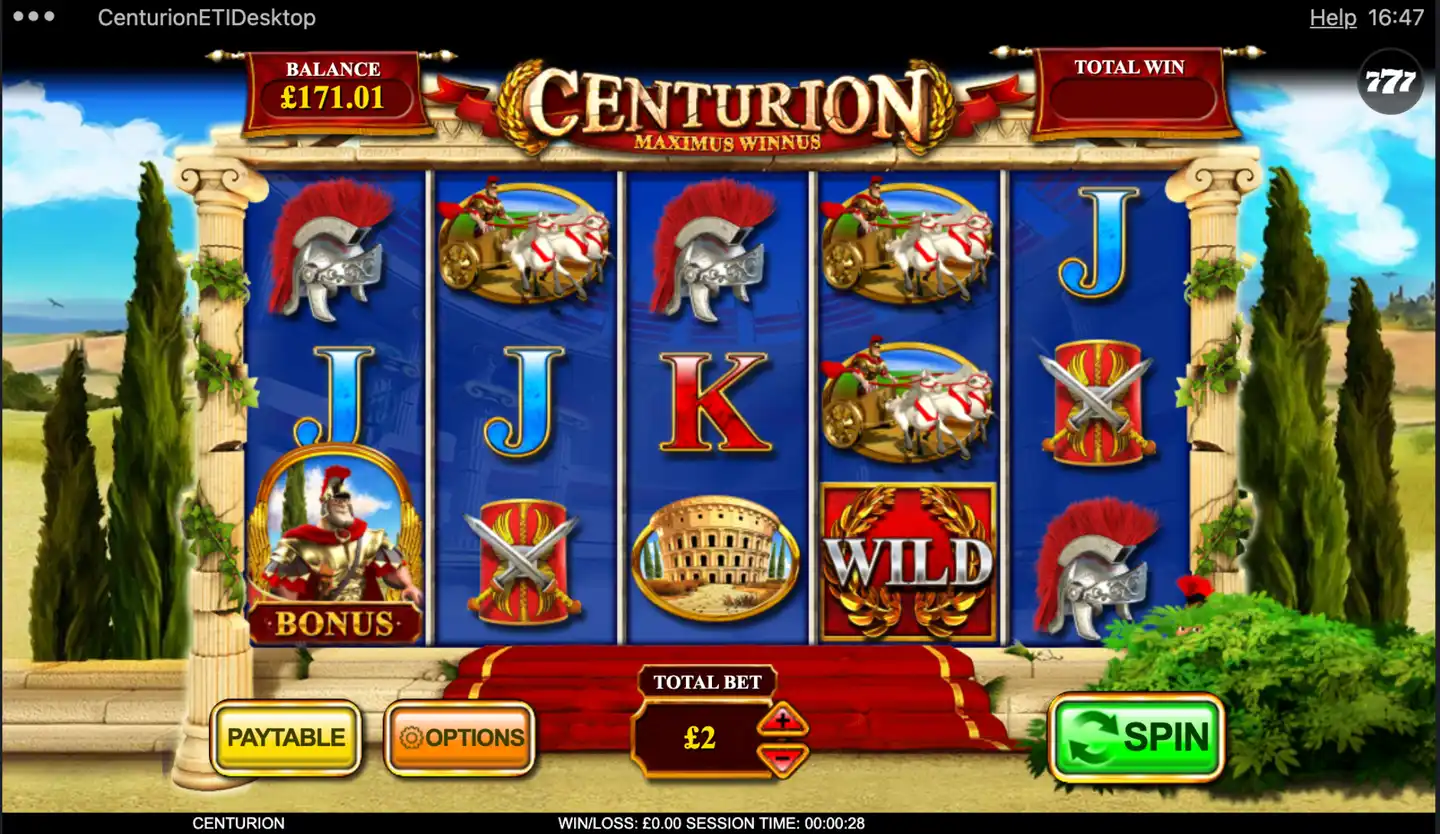Click the £171.01 balance display
The image size is (1440, 834).
[331, 97]
